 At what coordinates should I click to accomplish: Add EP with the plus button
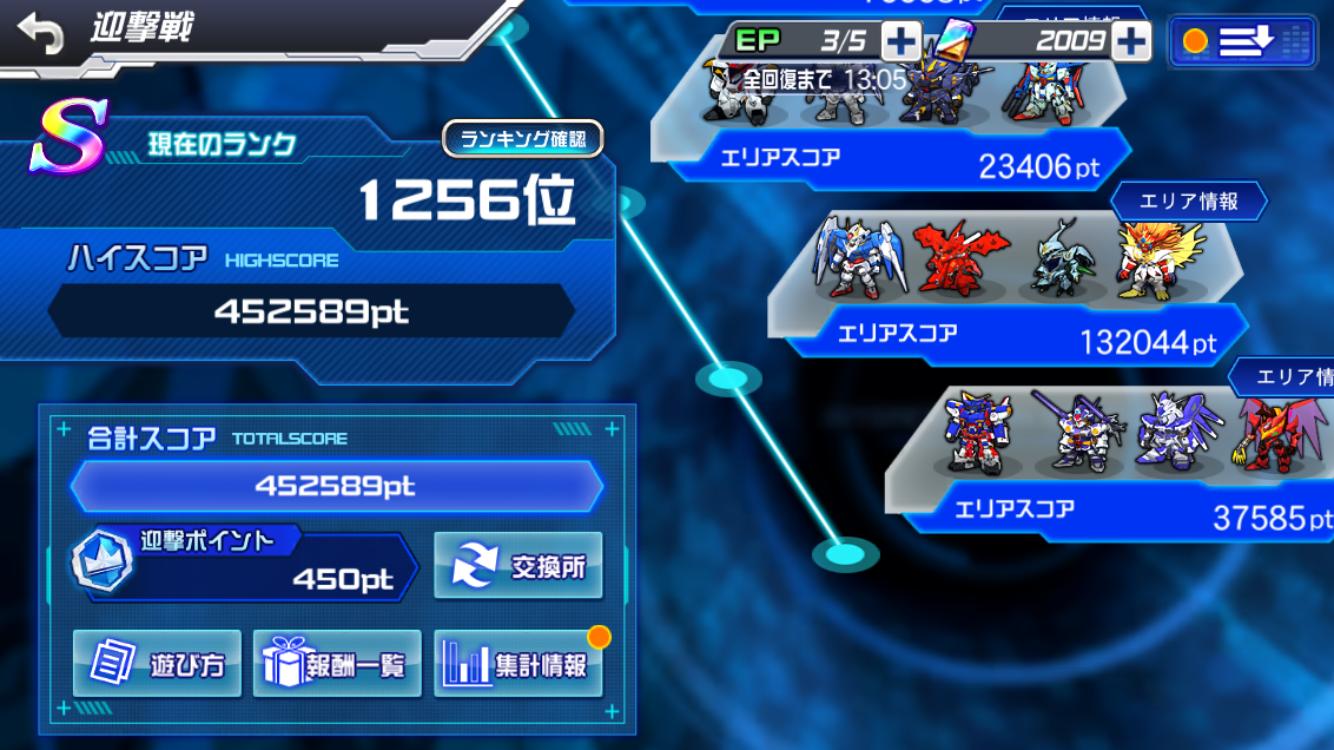coord(900,41)
